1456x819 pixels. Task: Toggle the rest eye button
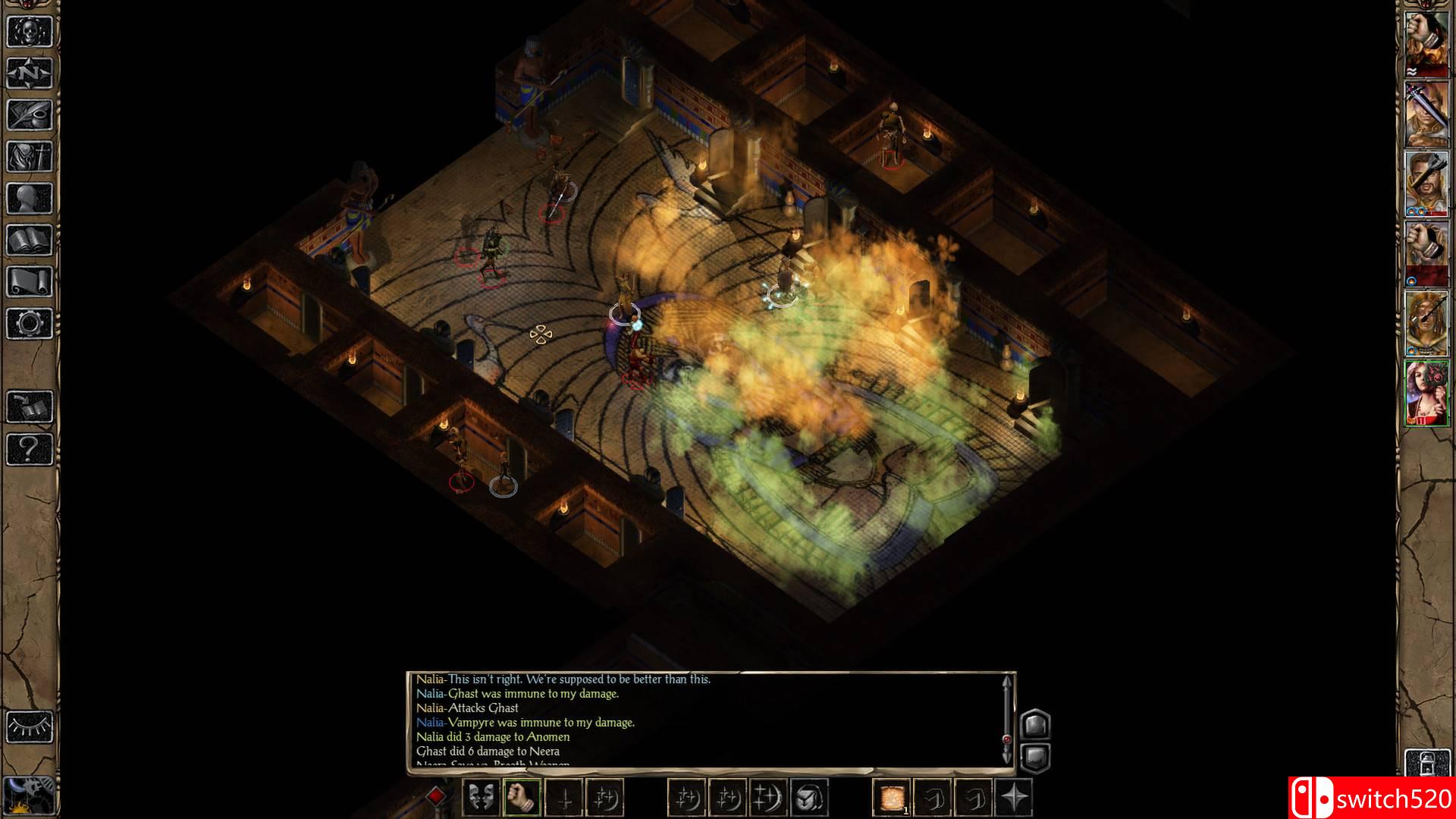30,727
